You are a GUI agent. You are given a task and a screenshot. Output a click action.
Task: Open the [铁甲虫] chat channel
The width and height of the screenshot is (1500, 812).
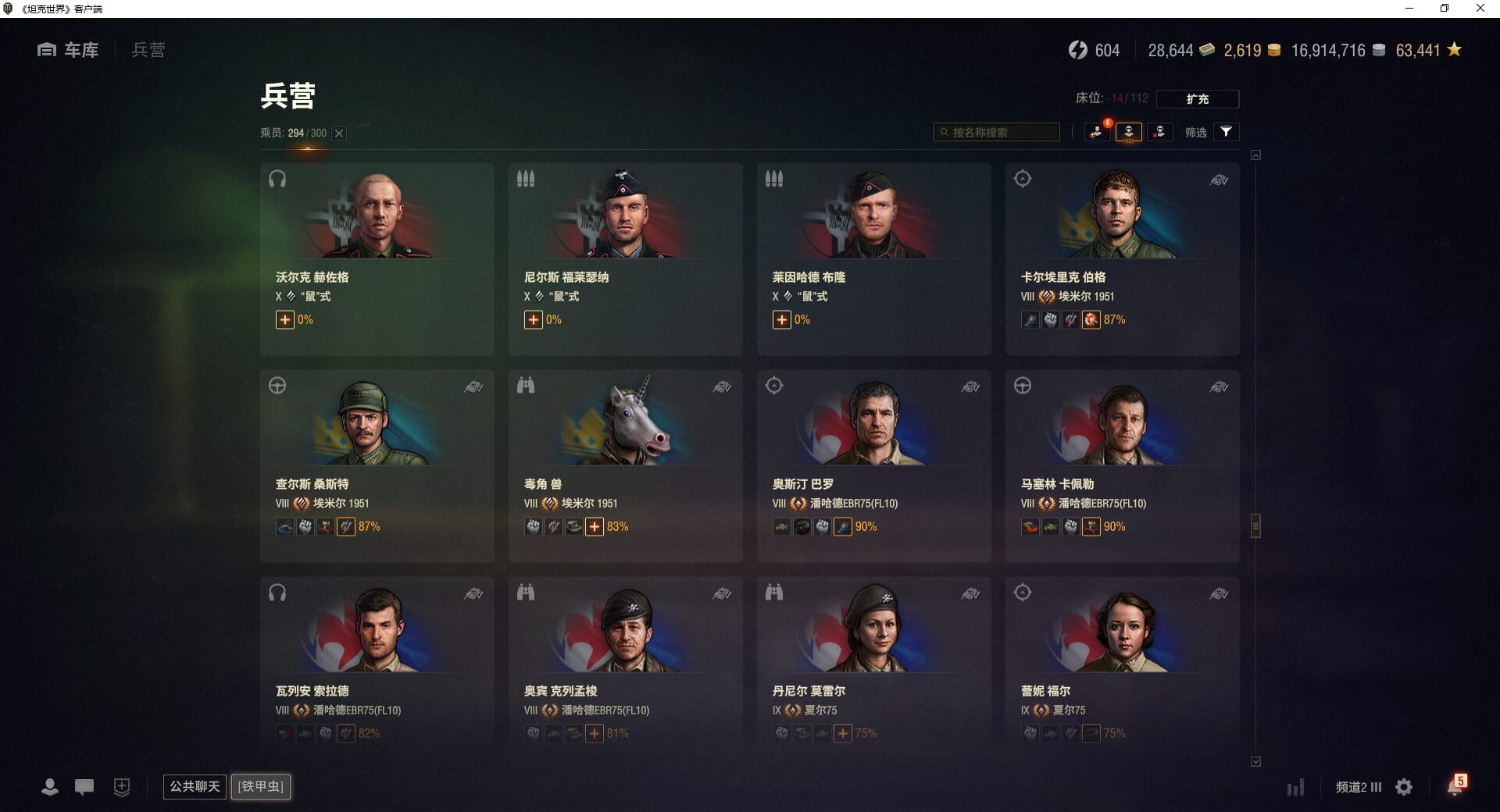[x=261, y=786]
